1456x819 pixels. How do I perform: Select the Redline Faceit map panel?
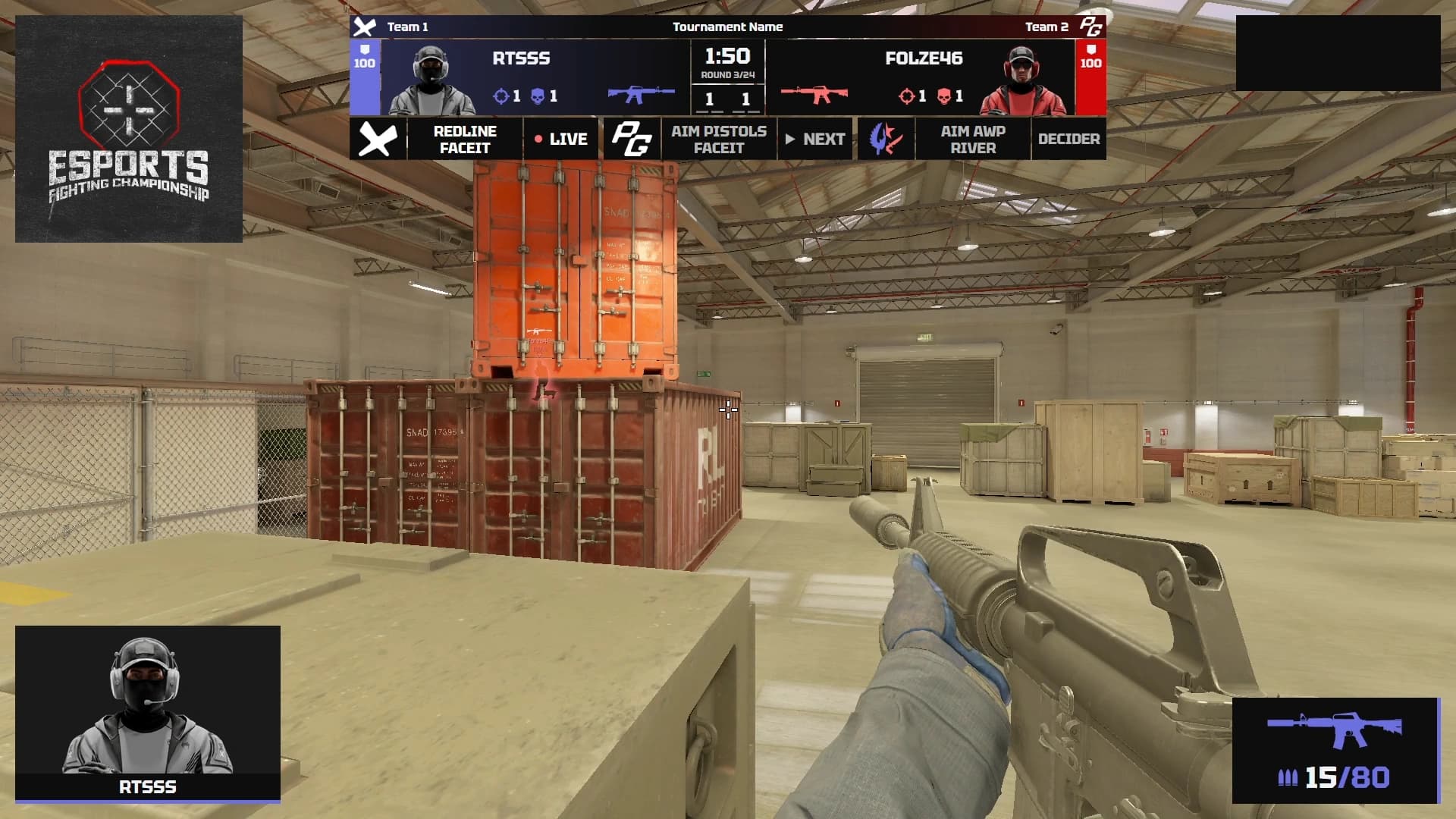[x=464, y=140]
